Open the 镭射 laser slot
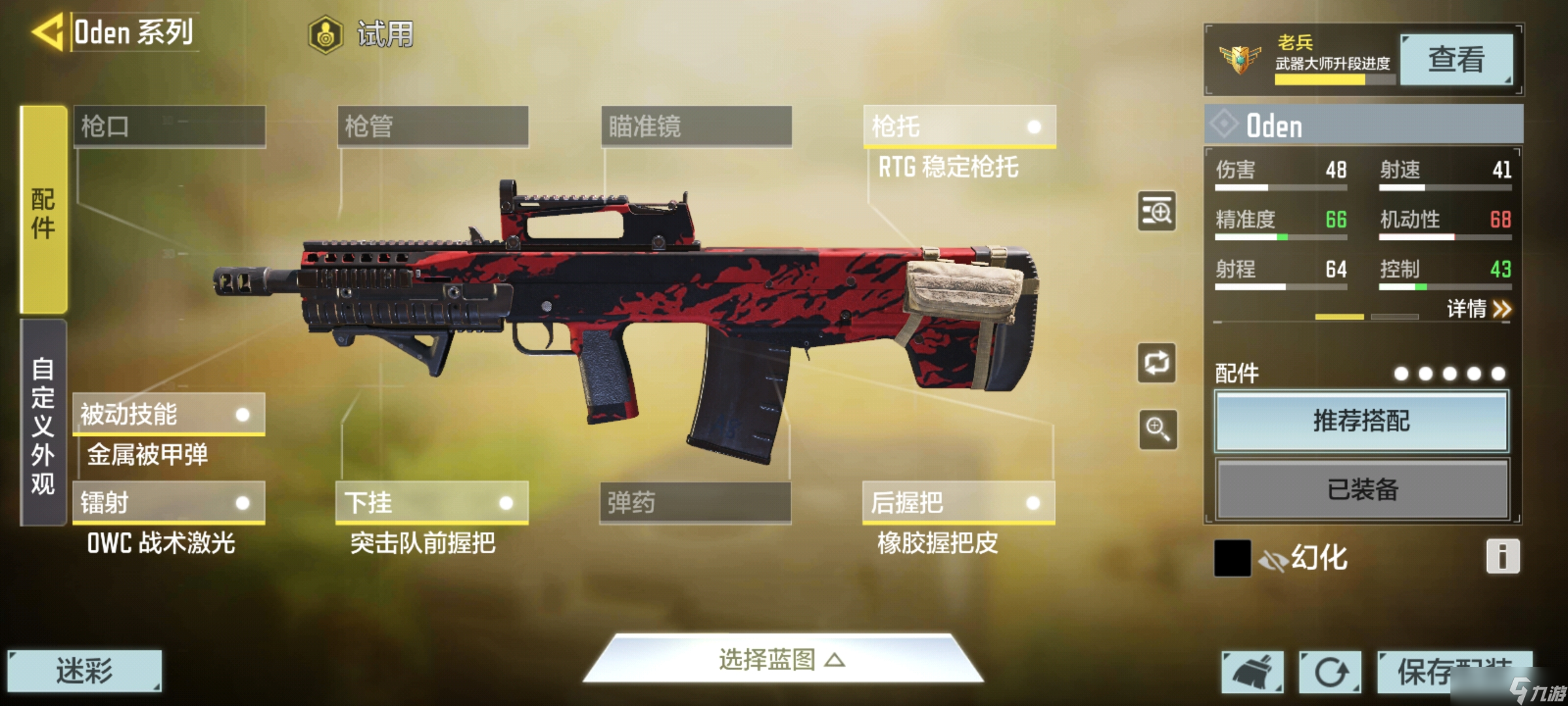The width and height of the screenshot is (1568, 706). [169, 503]
